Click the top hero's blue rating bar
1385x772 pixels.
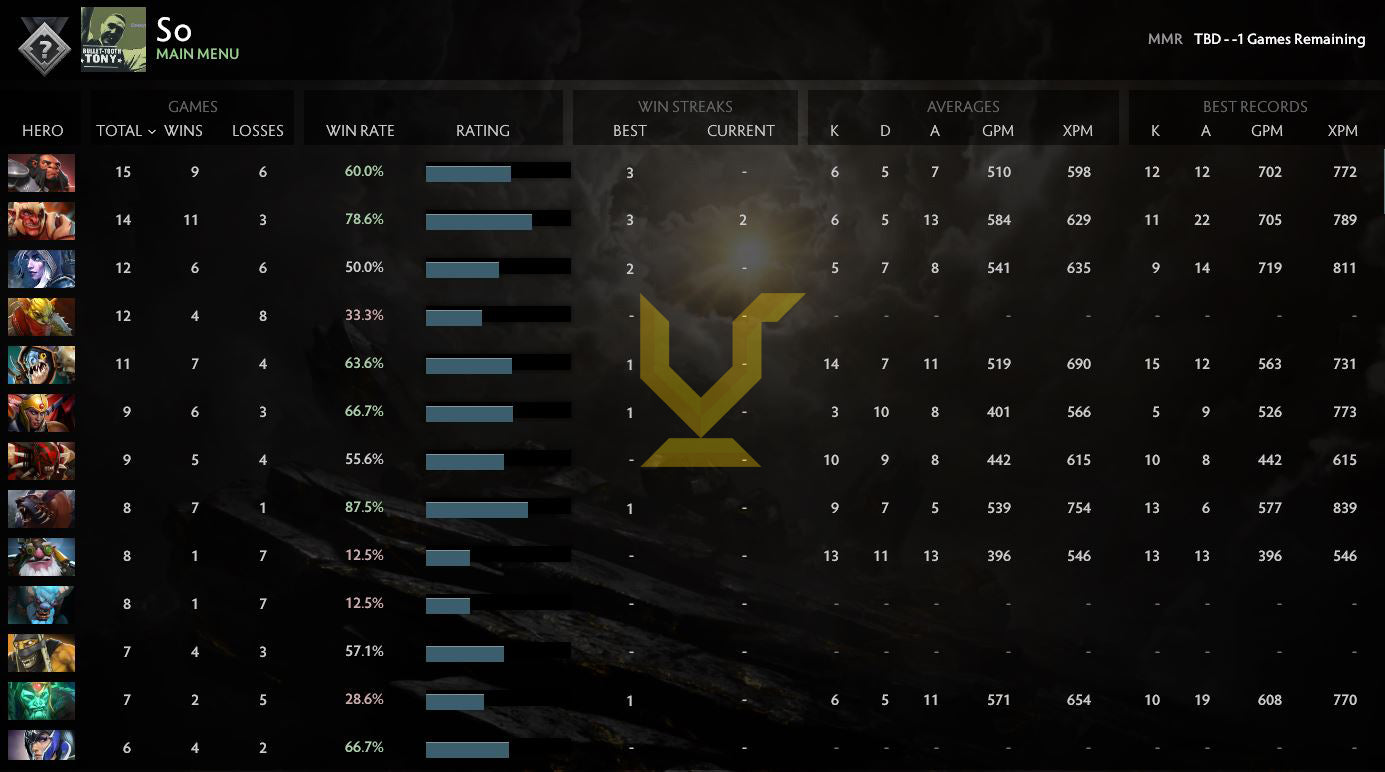468,172
